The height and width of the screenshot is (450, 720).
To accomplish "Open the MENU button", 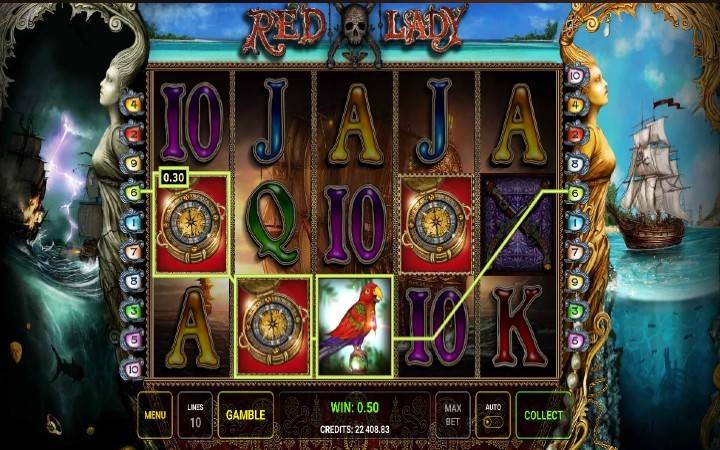I will coord(154,414).
